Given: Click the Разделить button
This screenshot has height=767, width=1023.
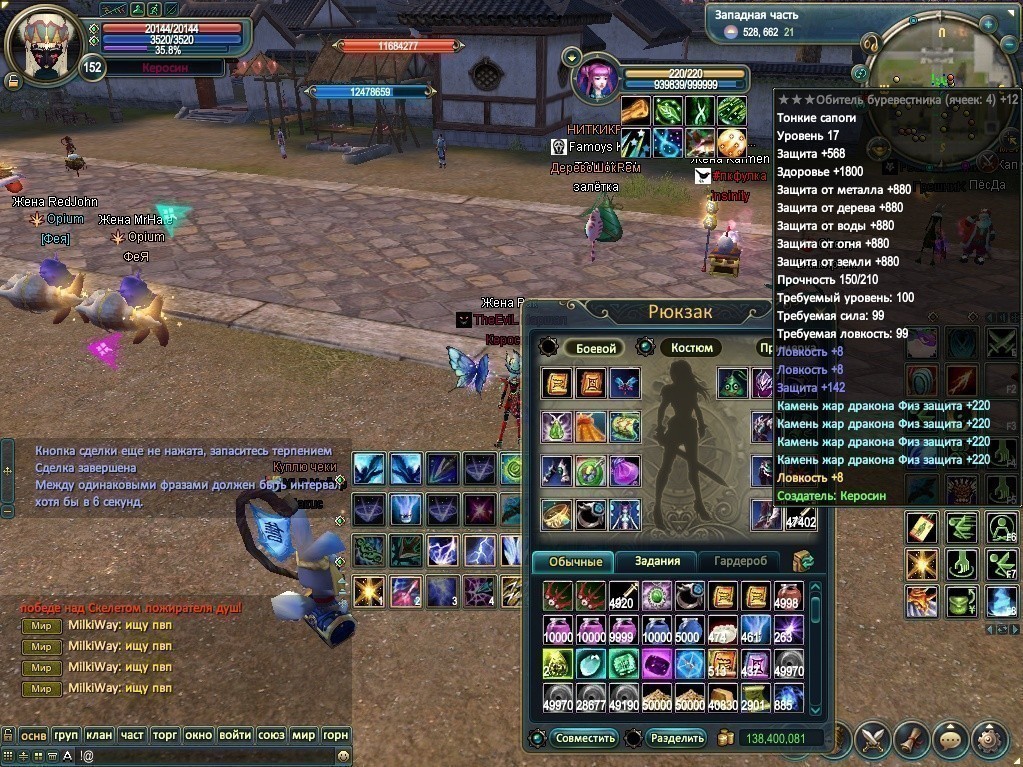Looking at the screenshot, I should pyautogui.click(x=677, y=738).
